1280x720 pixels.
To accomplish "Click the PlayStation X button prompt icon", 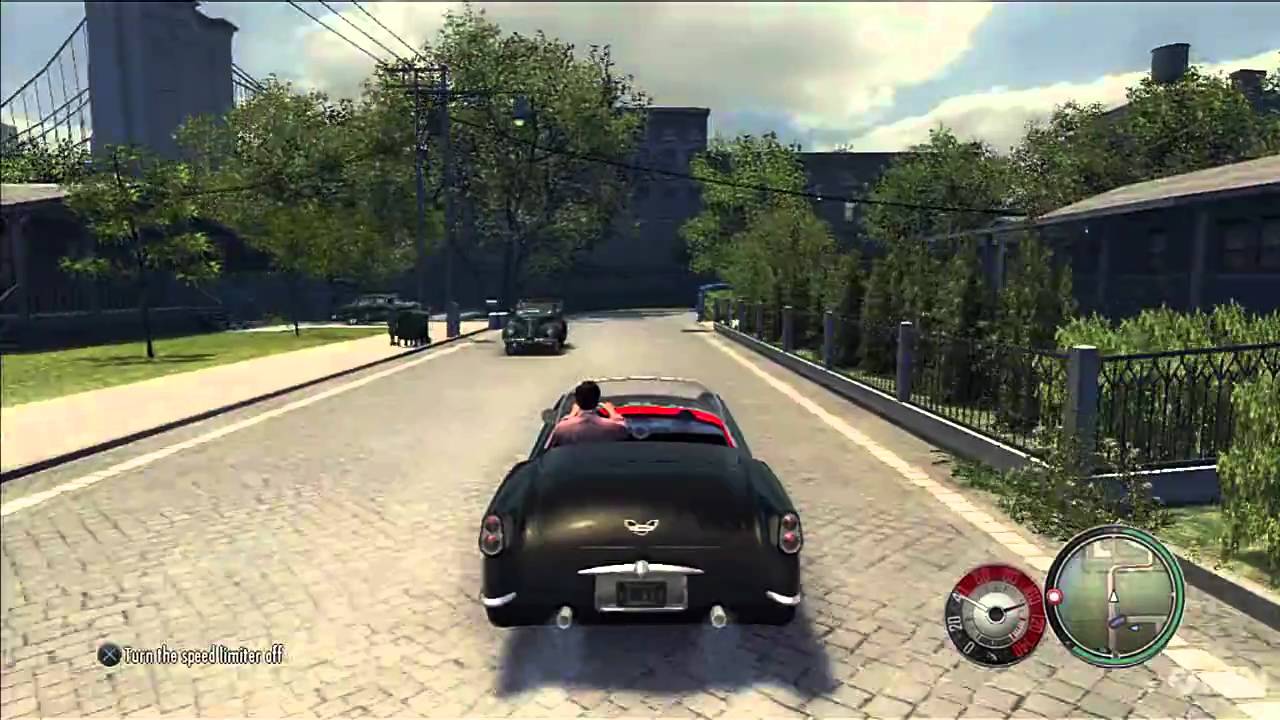I will click(x=110, y=655).
